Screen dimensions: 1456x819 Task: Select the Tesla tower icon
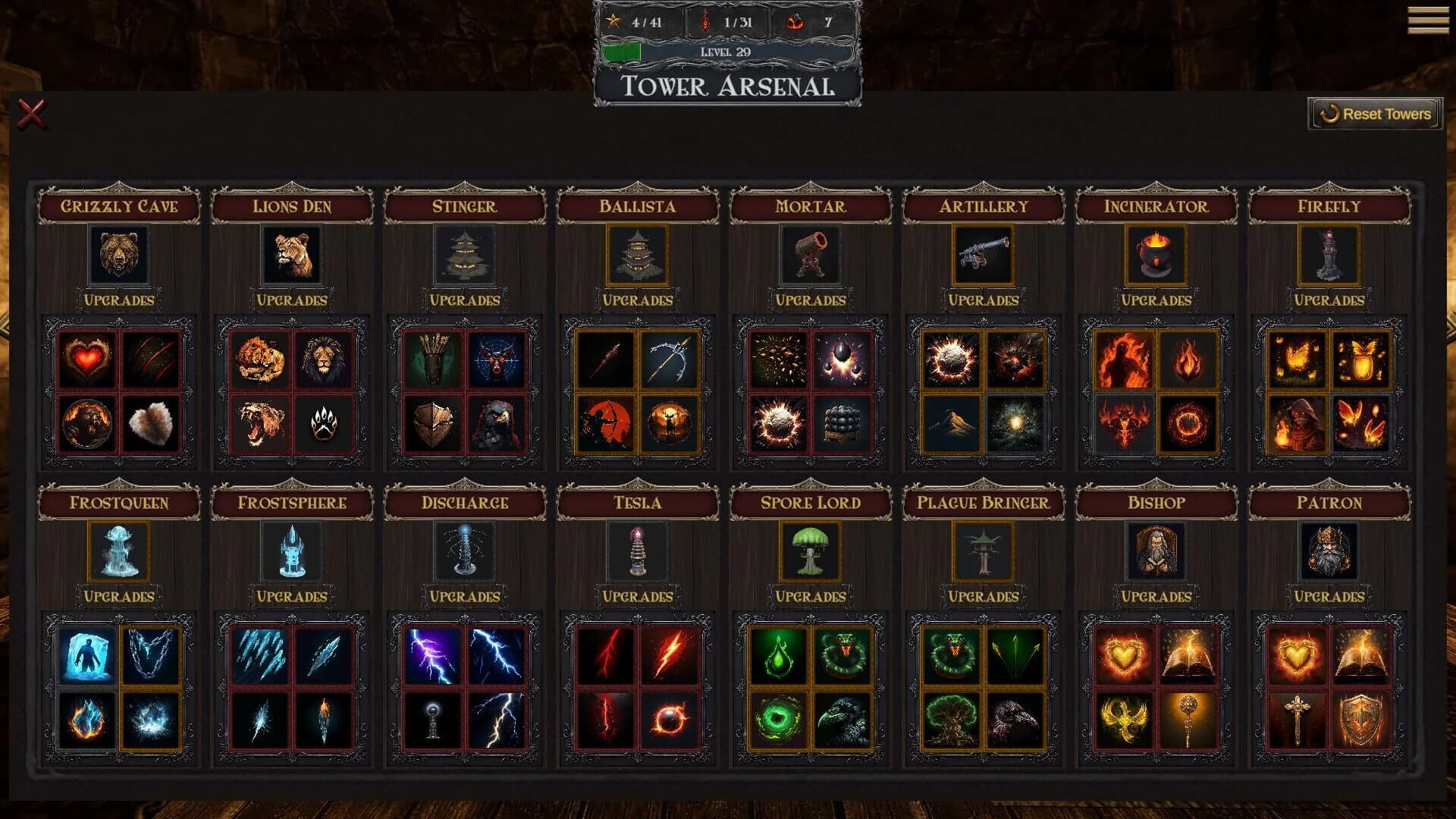(635, 551)
